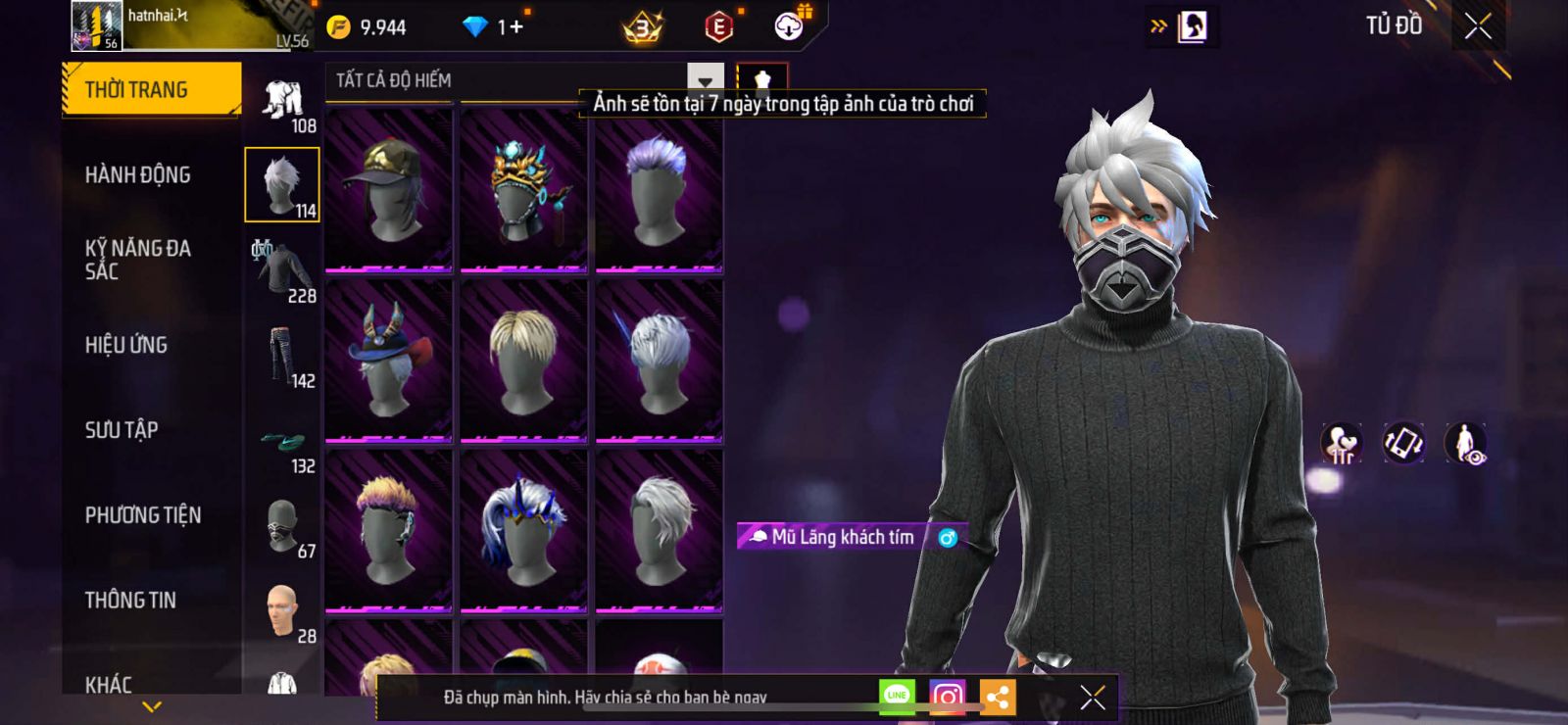This screenshot has width=1568, height=725.
Task: Dismiss the screenshot share banner
Action: tap(1093, 697)
